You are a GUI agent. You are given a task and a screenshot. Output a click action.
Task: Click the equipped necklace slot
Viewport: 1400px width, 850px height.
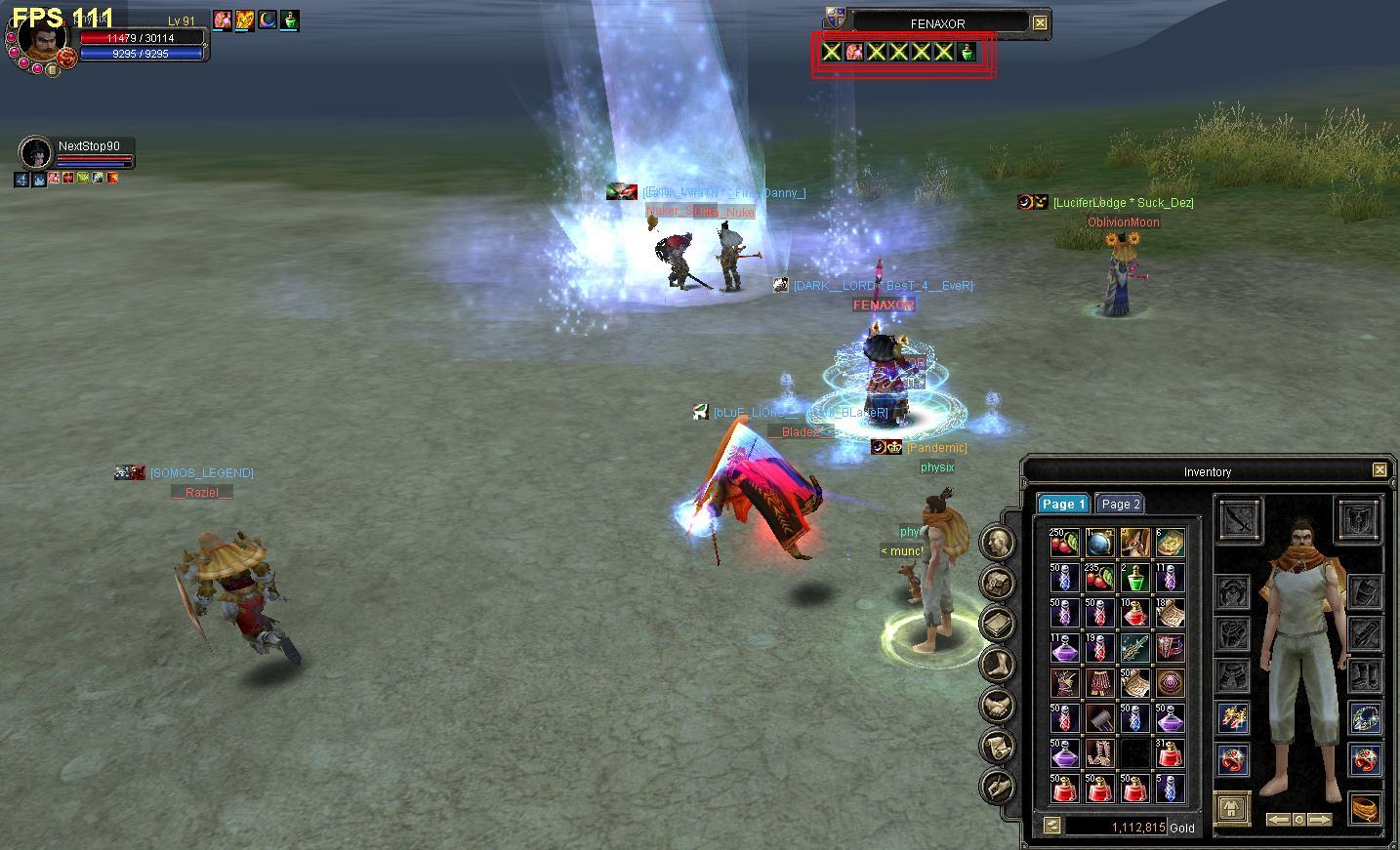click(1365, 718)
